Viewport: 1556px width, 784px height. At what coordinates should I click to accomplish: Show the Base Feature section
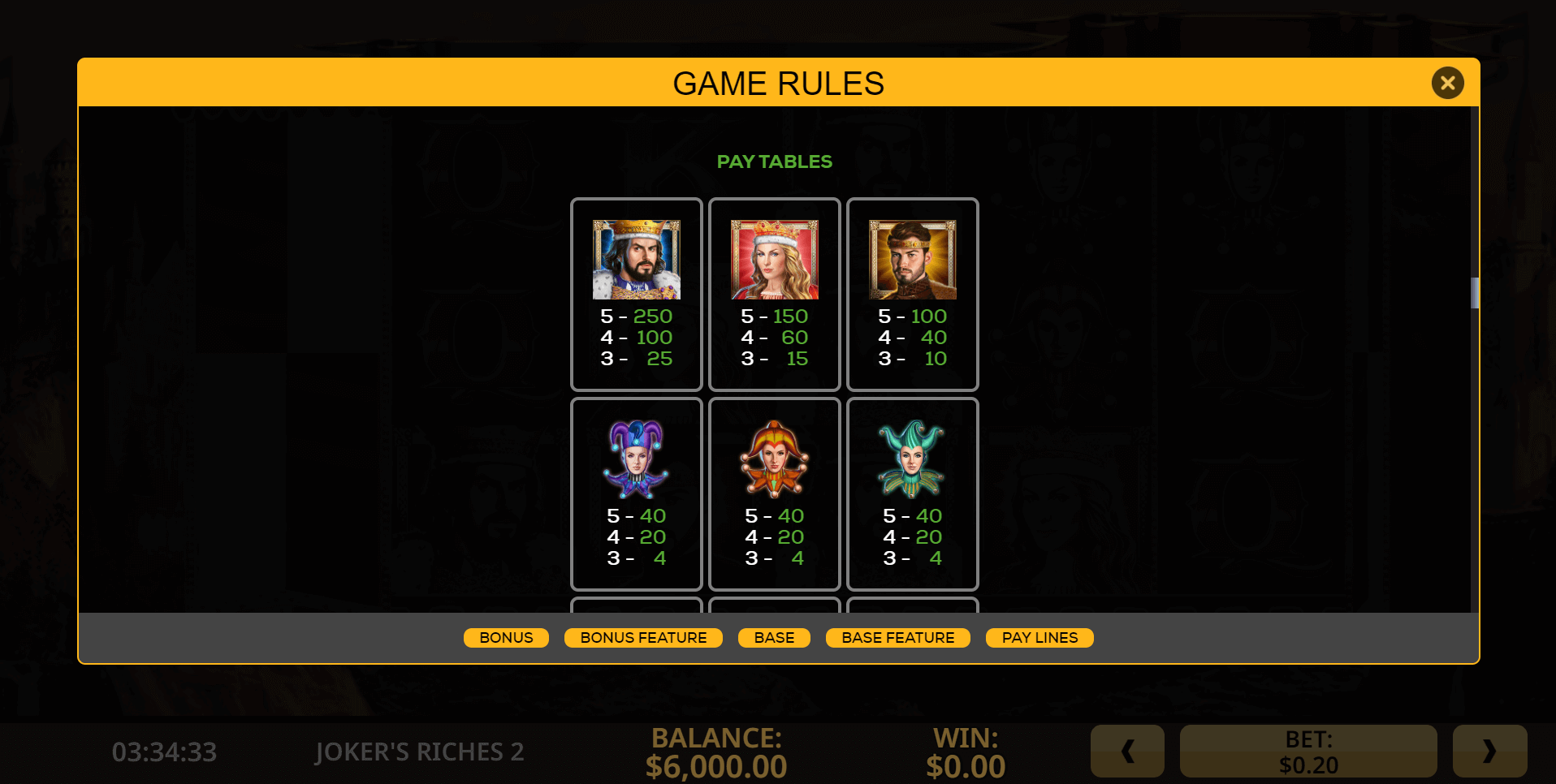[897, 638]
